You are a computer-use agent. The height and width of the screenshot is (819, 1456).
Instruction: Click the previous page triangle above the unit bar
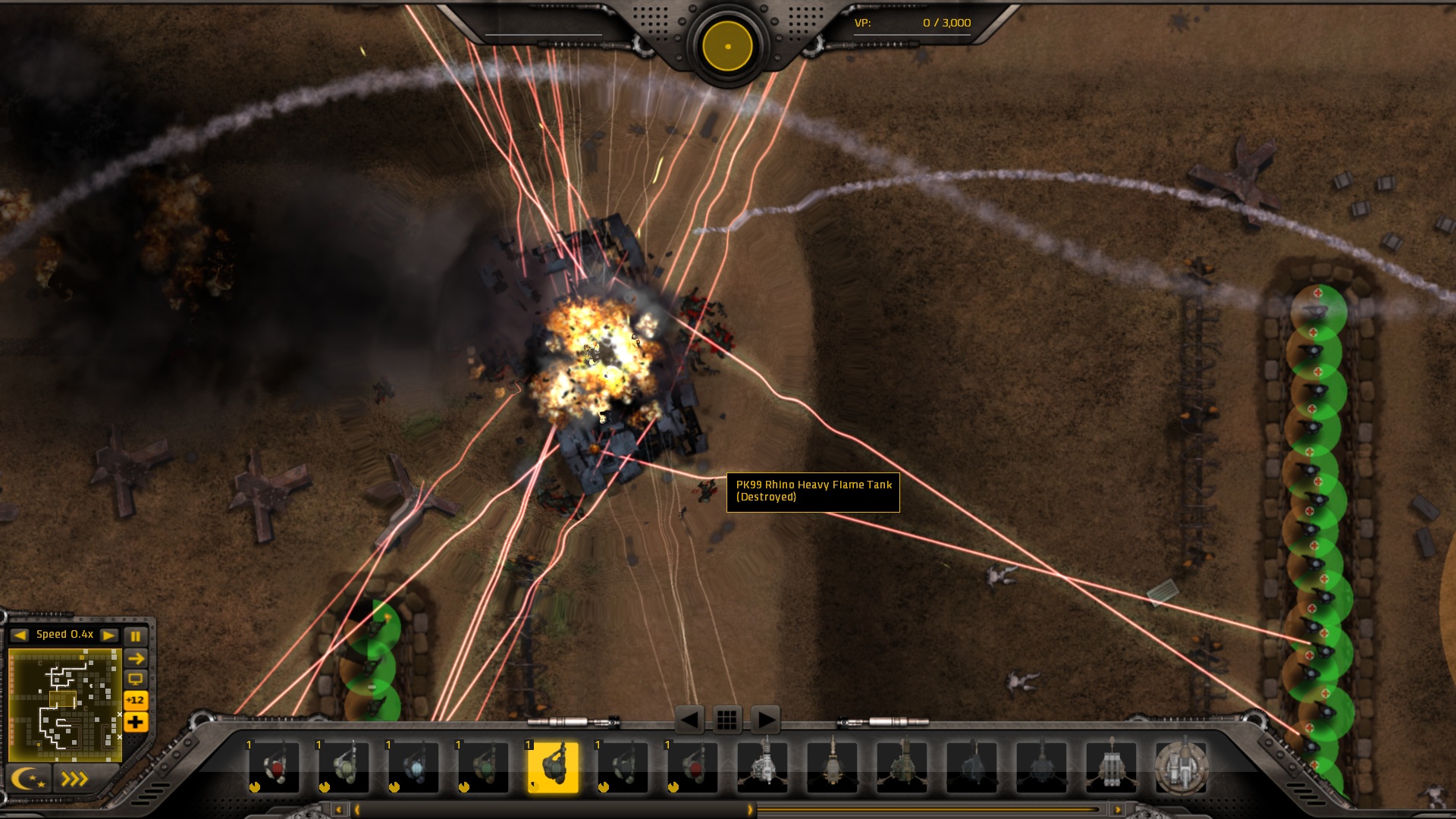pos(689,719)
